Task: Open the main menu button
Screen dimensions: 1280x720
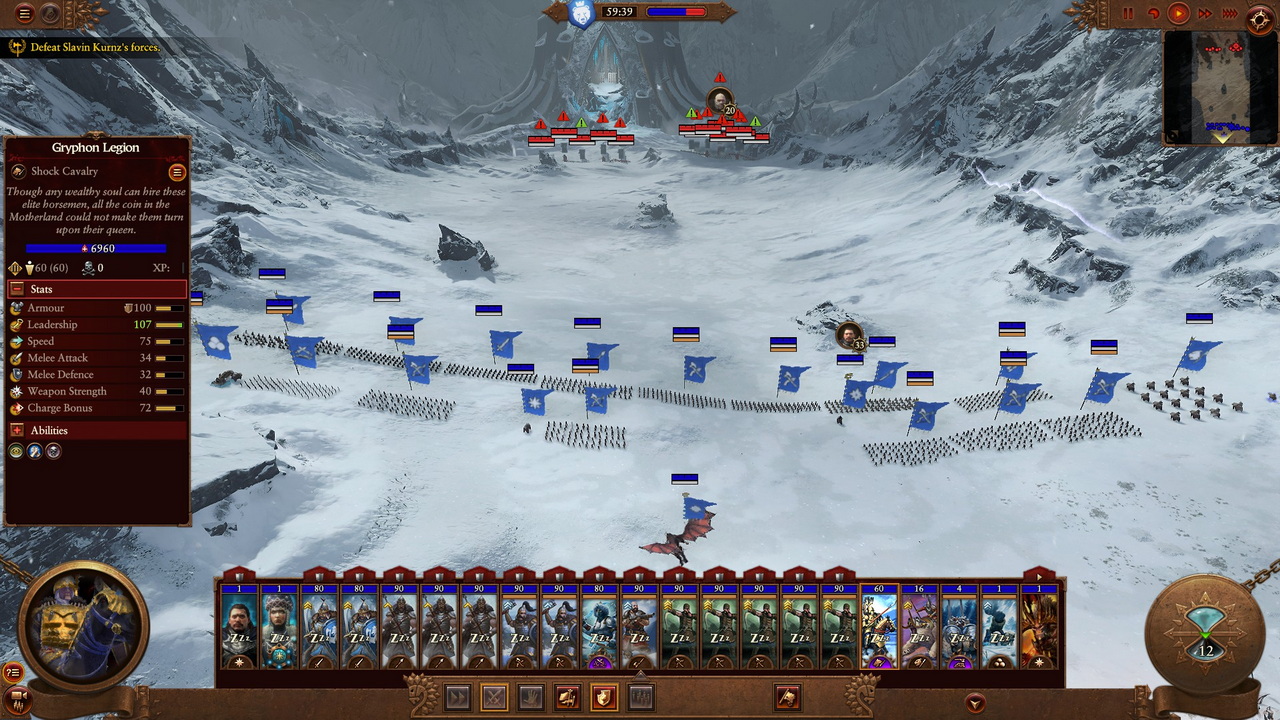Action: (x=25, y=14)
